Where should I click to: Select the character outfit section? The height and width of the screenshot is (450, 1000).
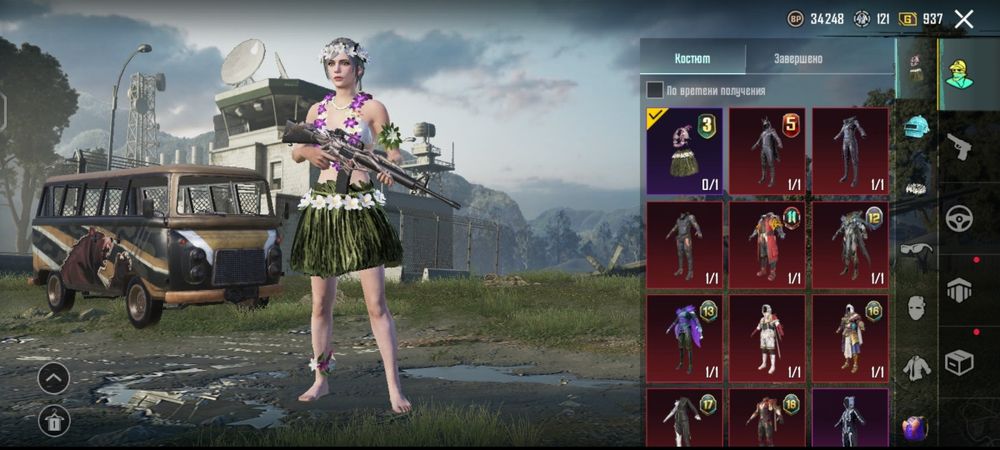(959, 73)
